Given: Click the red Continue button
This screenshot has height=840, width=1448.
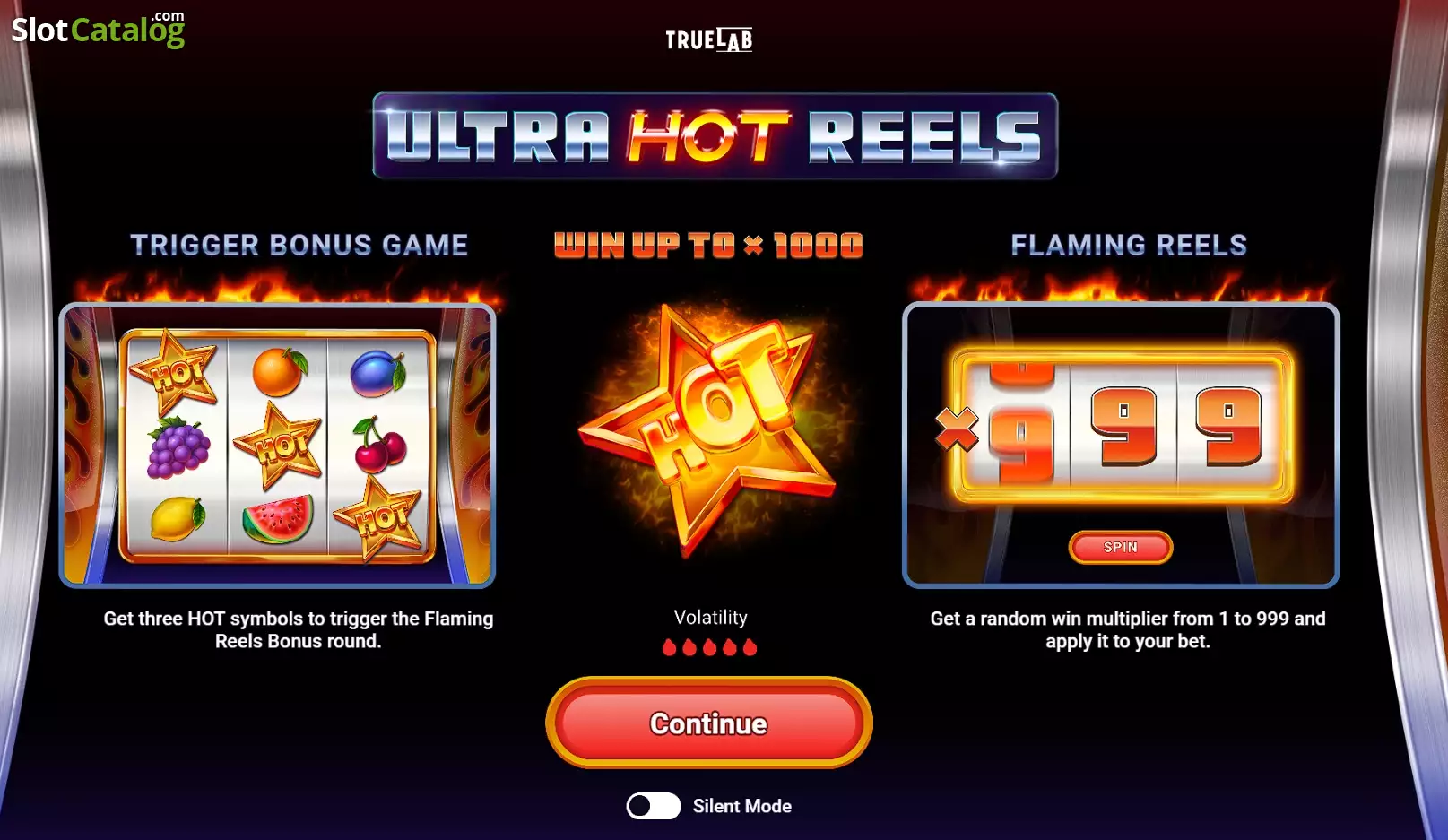Looking at the screenshot, I should pyautogui.click(x=708, y=723).
